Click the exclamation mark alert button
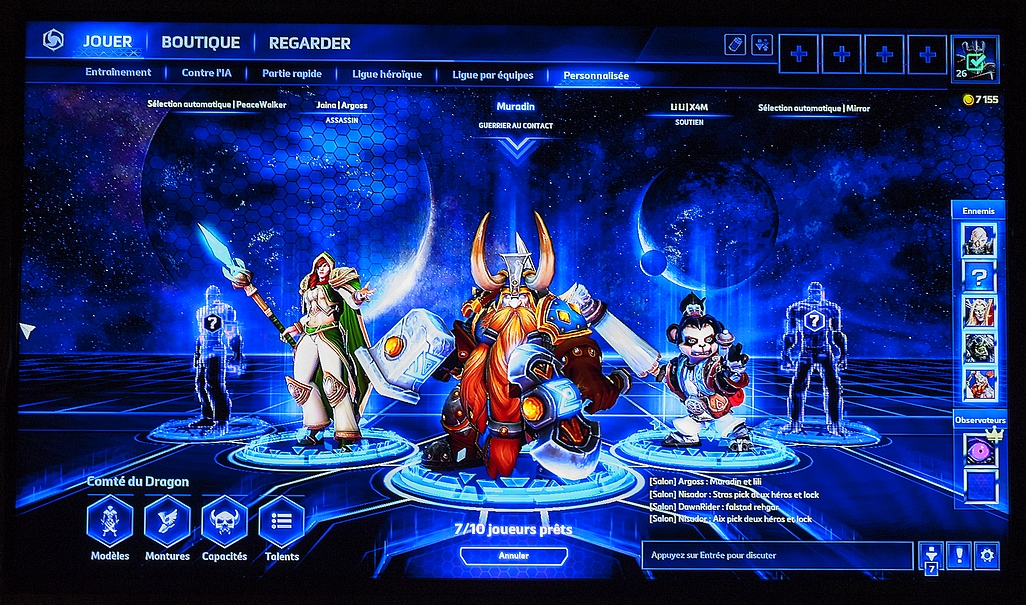1026x605 pixels. (959, 555)
